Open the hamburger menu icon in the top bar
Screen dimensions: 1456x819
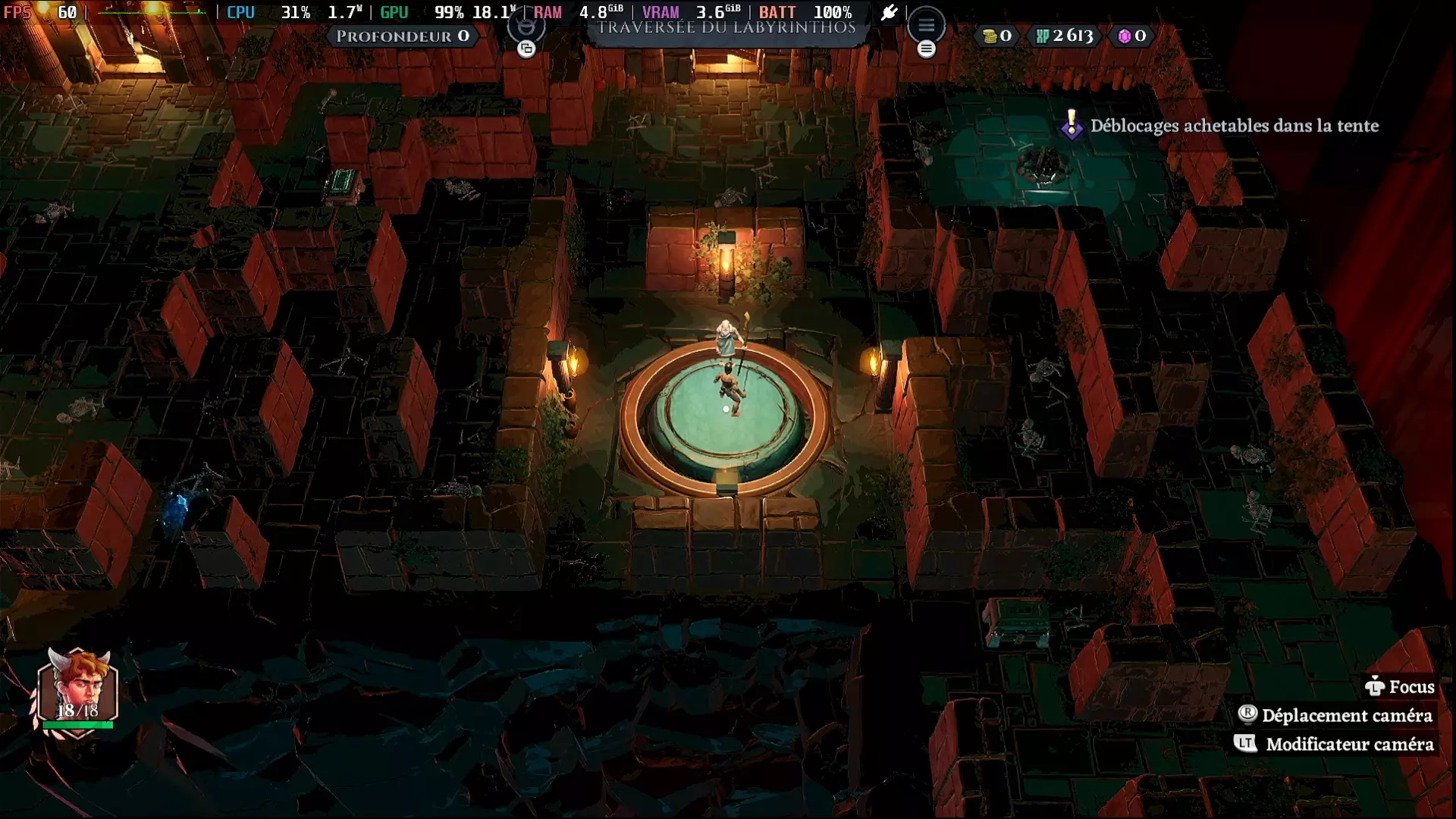(926, 26)
